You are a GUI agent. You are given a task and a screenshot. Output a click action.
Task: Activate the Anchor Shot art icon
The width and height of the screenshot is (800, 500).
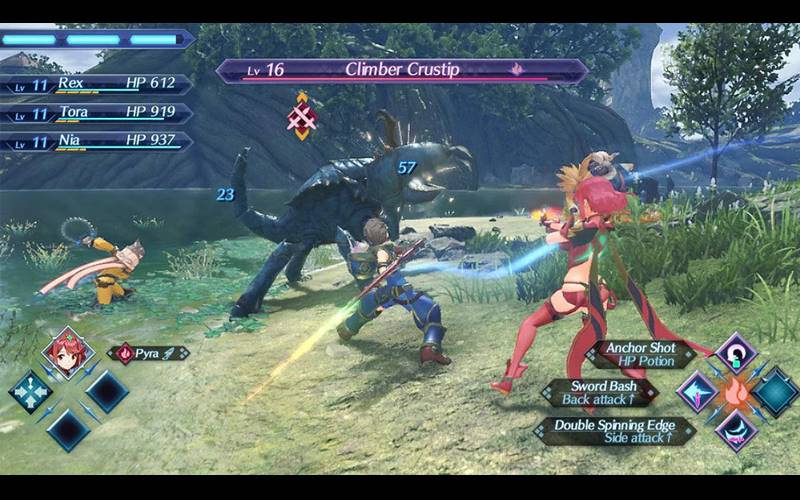click(x=736, y=354)
